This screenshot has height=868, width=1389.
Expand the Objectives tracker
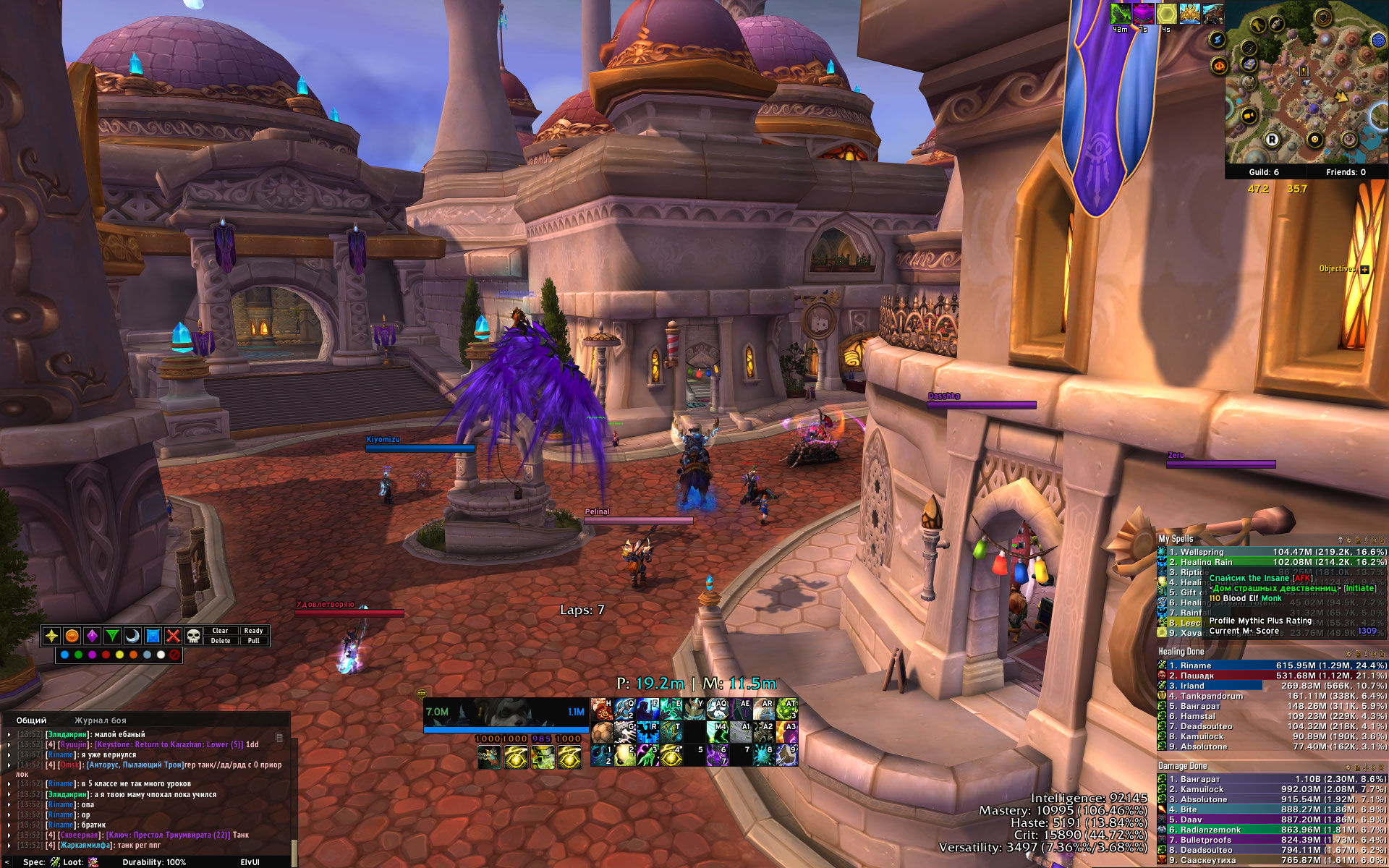point(1364,269)
